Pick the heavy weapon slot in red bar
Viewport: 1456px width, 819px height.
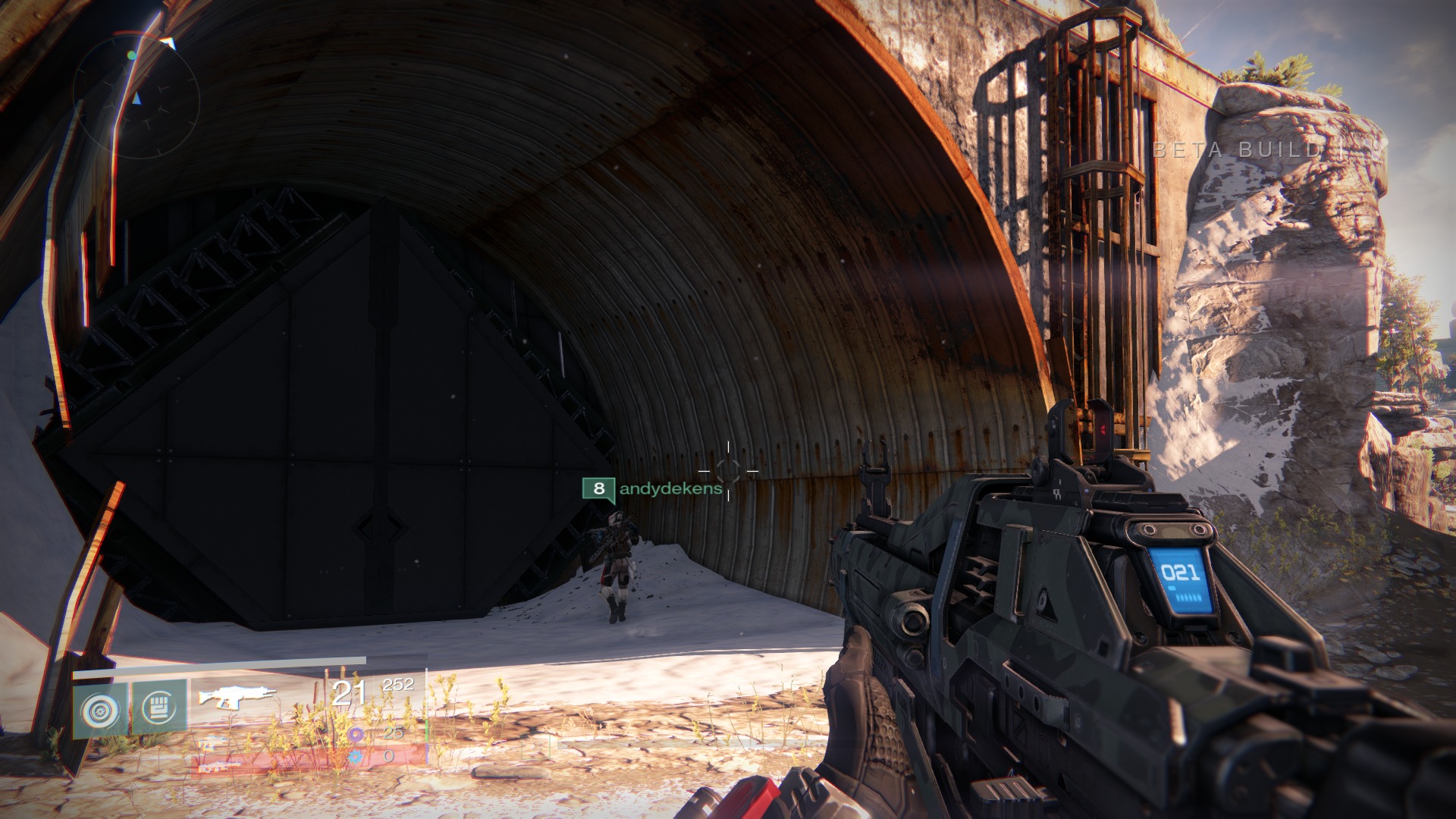point(221,764)
